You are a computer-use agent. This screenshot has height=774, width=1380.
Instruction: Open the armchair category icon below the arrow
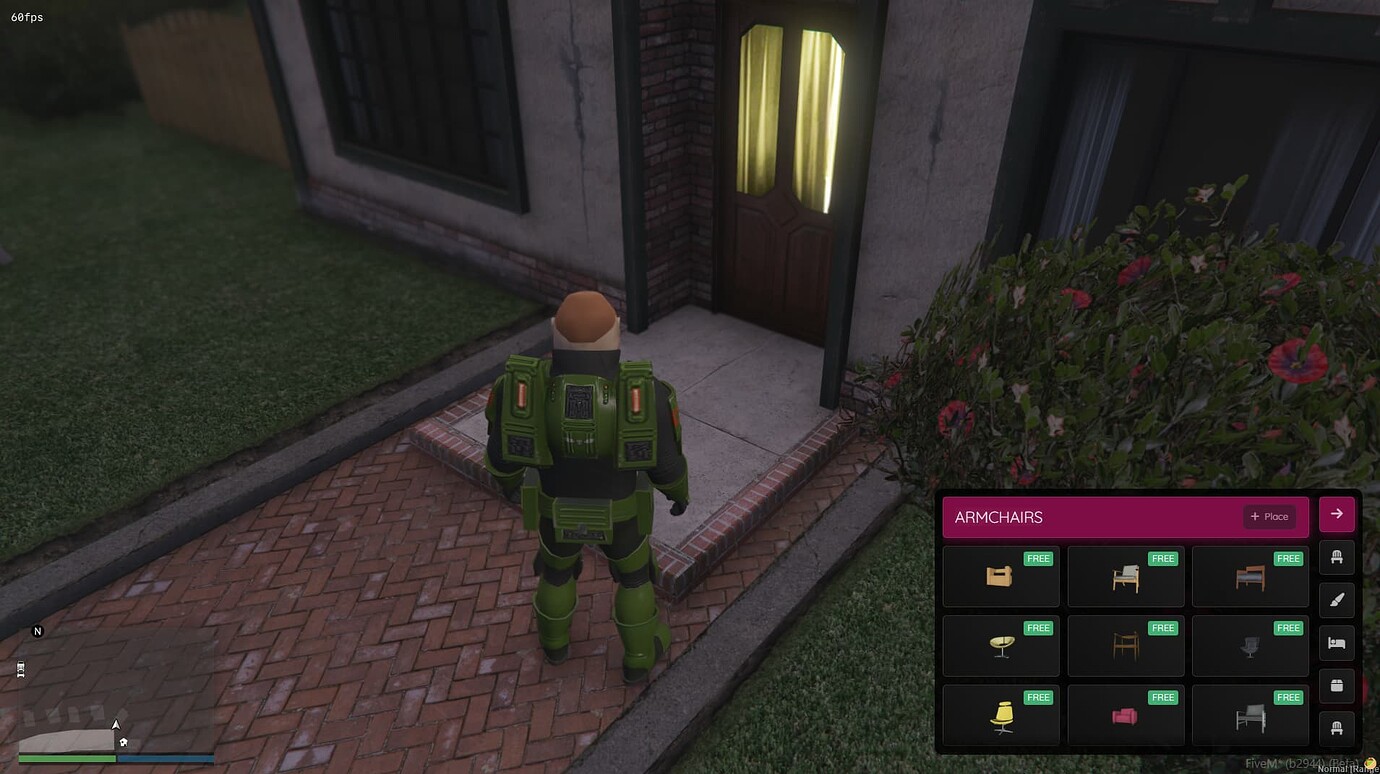click(x=1336, y=557)
